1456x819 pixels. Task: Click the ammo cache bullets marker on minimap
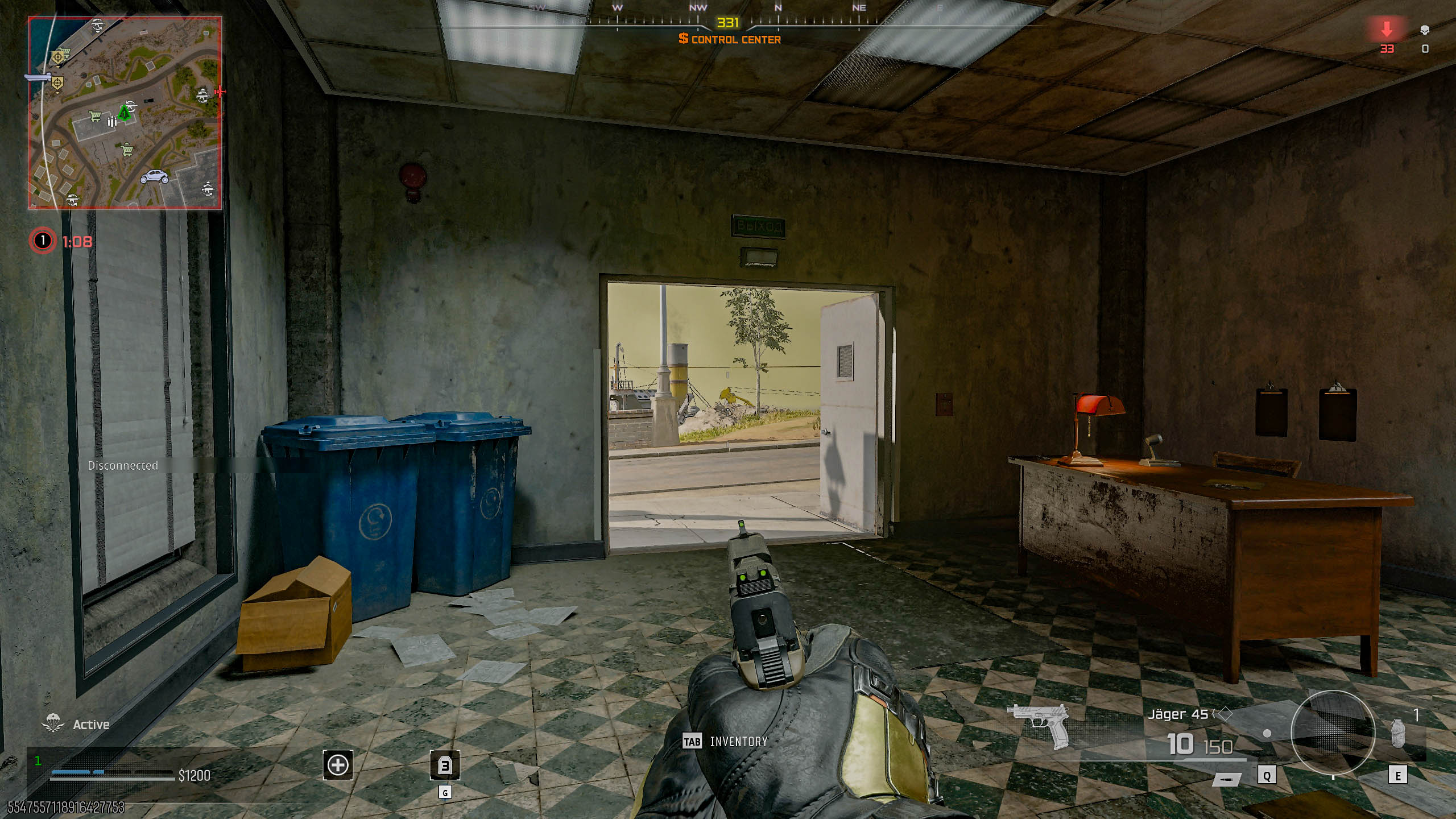pyautogui.click(x=112, y=121)
